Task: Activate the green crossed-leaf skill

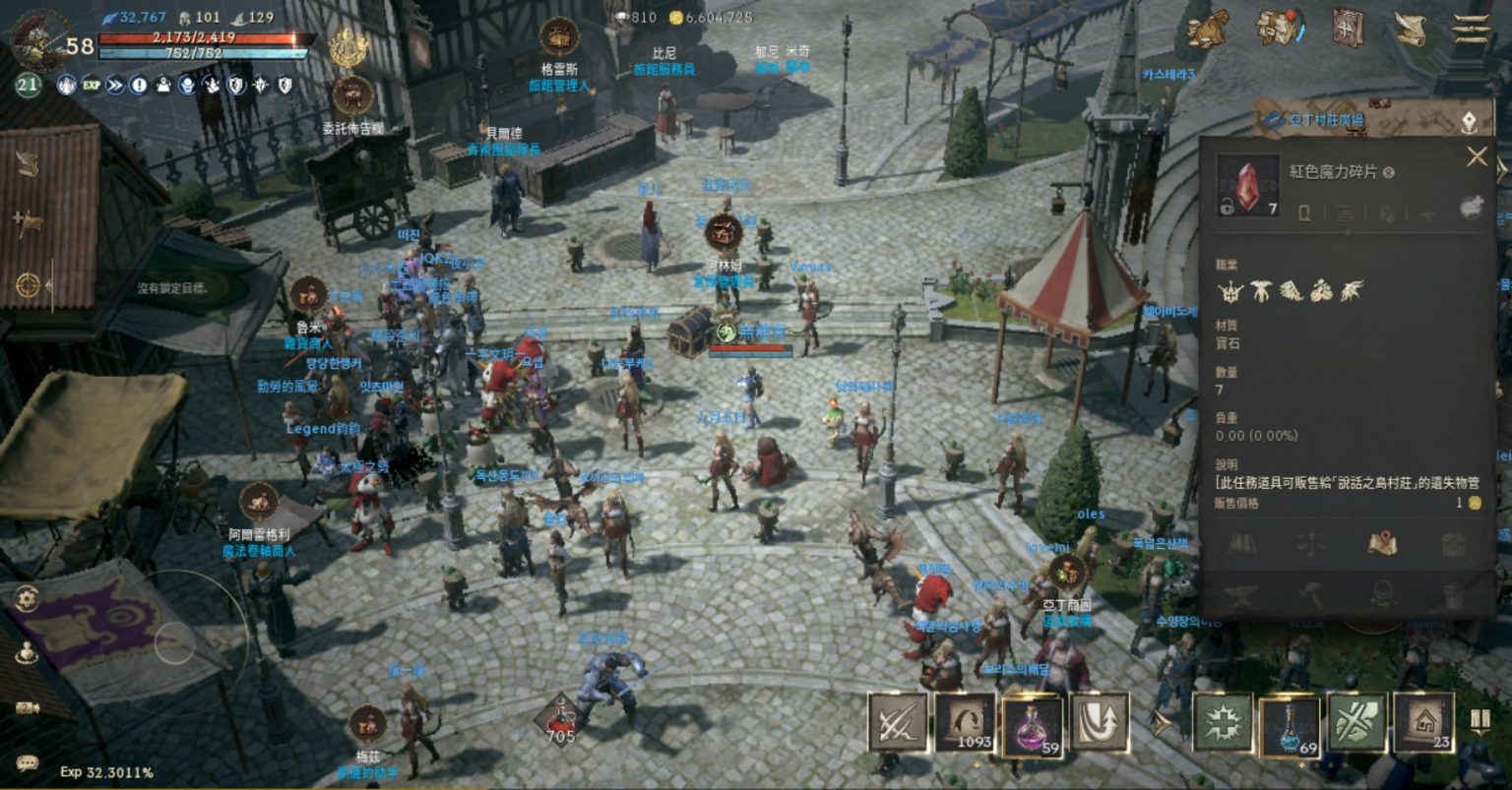Action: point(1356,723)
